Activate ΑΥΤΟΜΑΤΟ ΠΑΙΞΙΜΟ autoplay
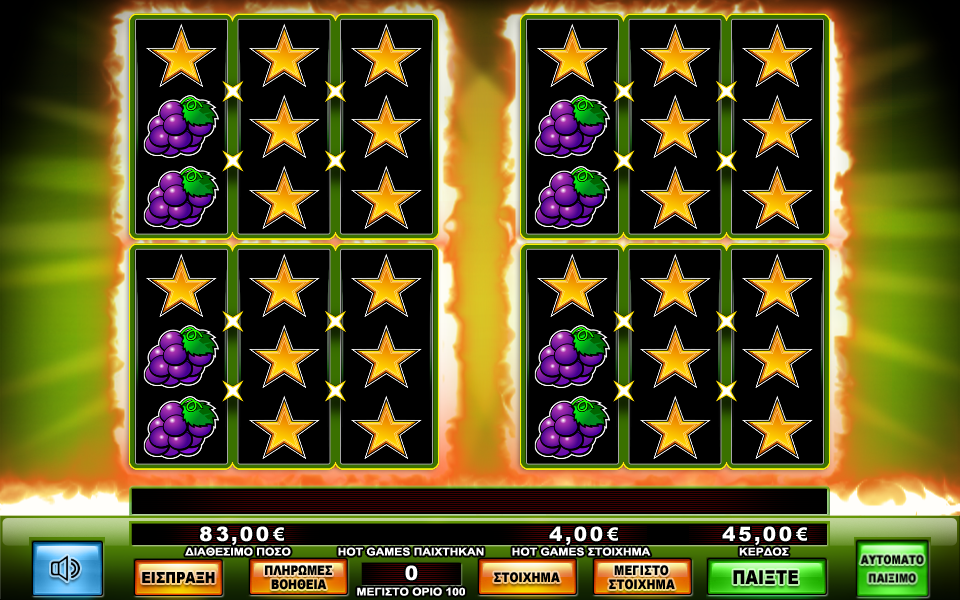The width and height of the screenshot is (960, 600). pos(892,568)
